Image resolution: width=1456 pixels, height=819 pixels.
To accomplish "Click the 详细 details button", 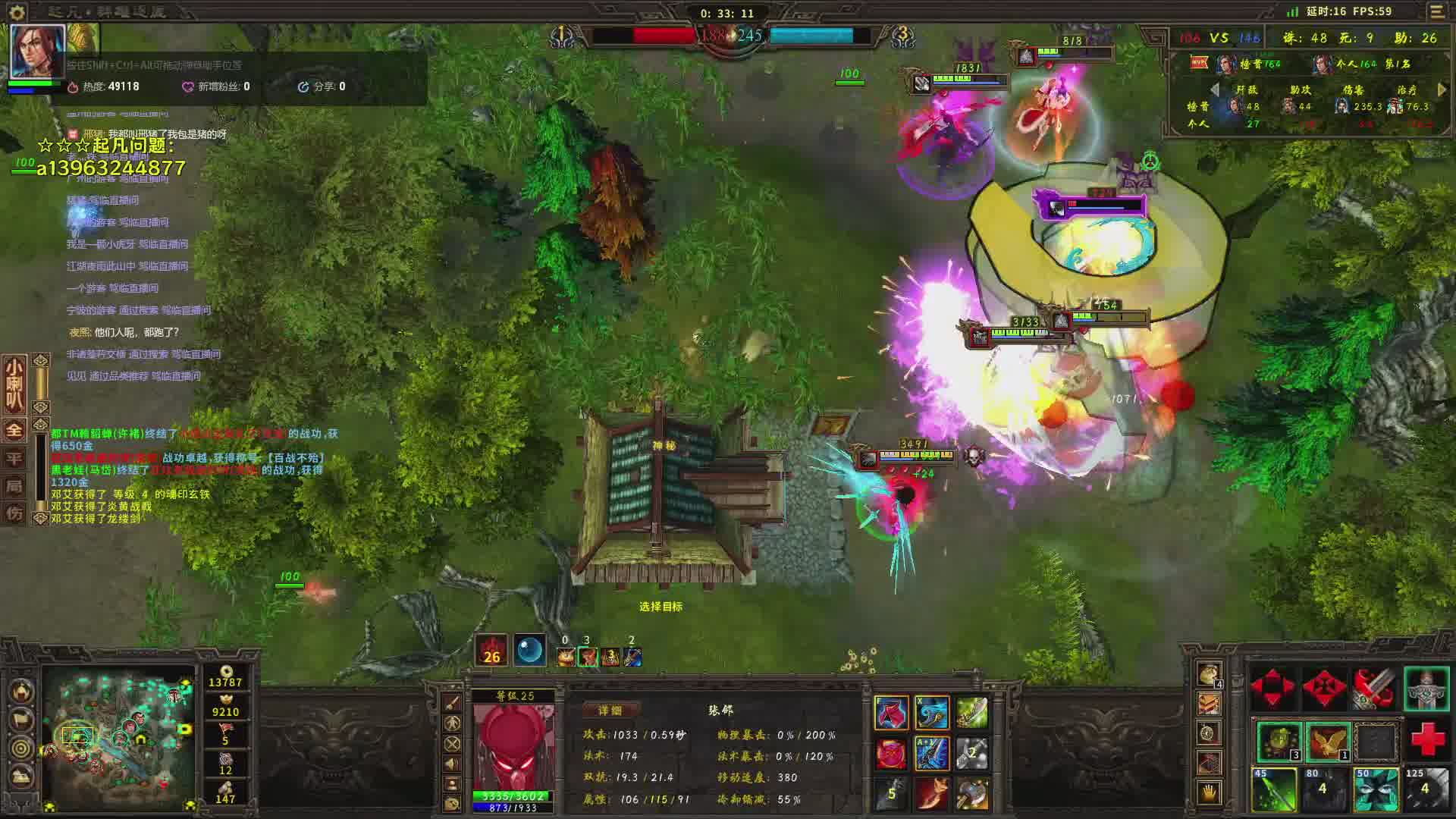I will pos(610,711).
